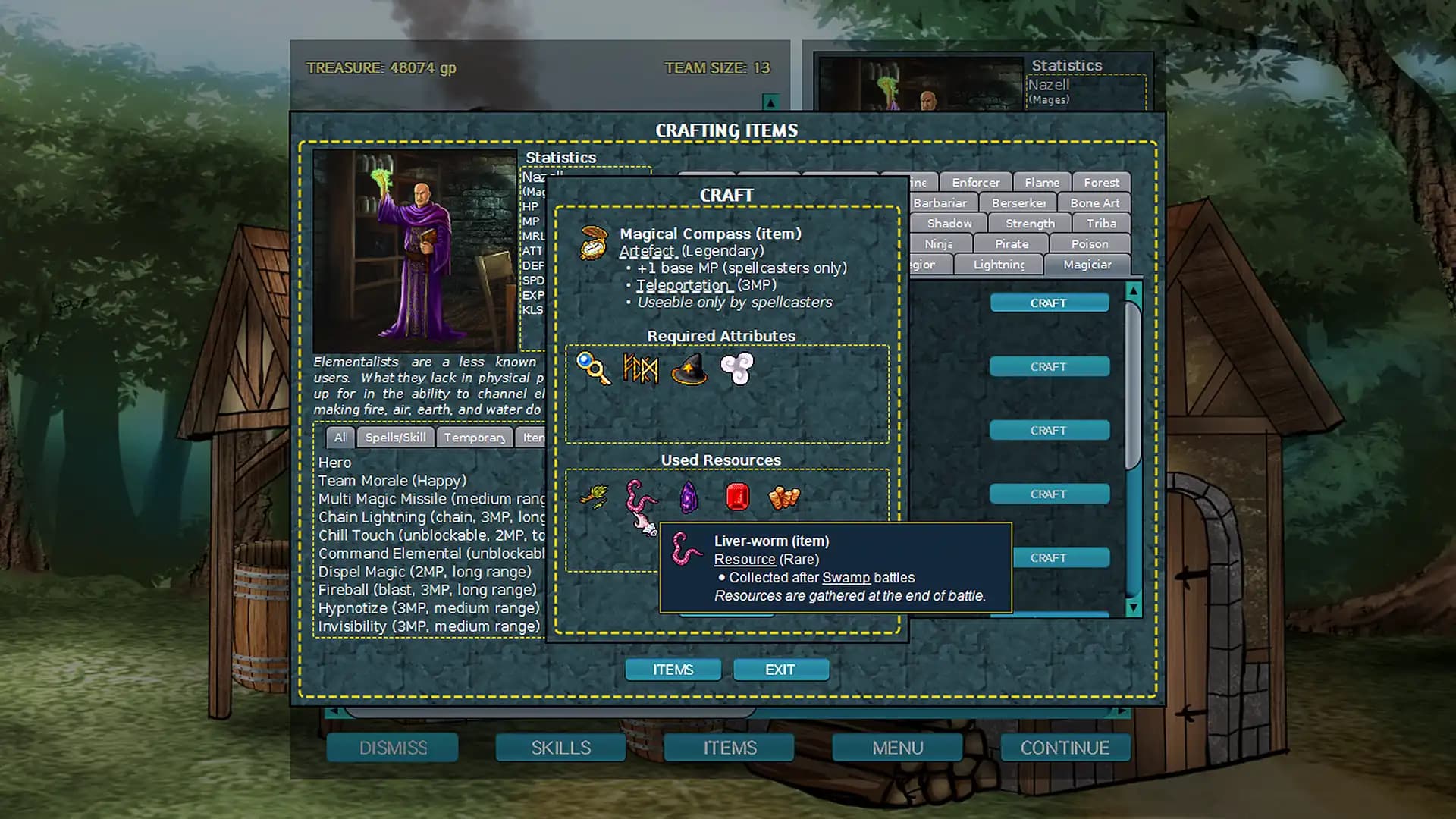Switch to the Forest crafting tab
This screenshot has height=819, width=1456.
1101,183
